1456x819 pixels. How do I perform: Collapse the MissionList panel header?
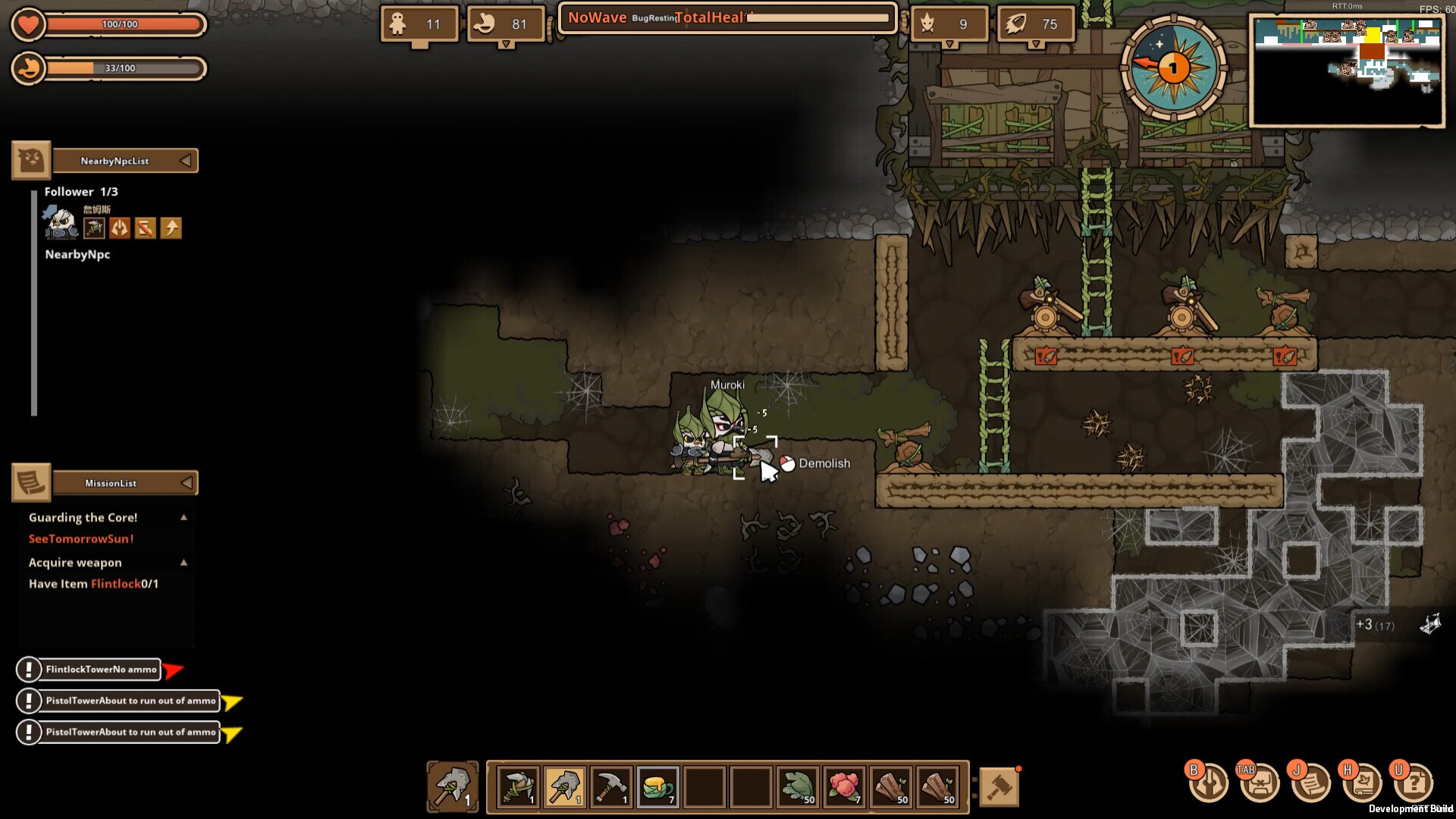(186, 483)
